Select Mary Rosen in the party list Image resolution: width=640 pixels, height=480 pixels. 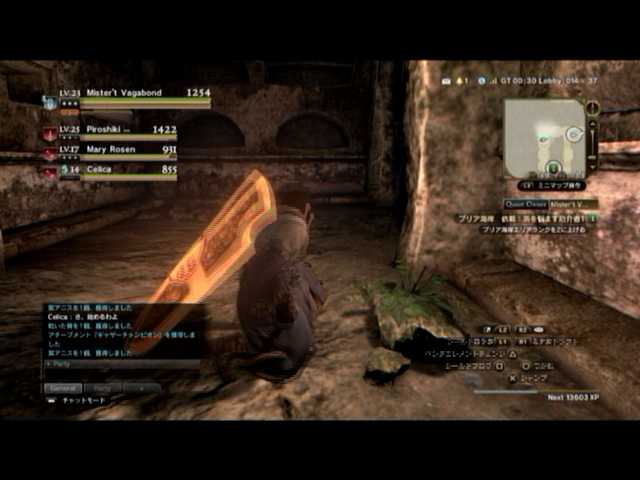point(113,151)
